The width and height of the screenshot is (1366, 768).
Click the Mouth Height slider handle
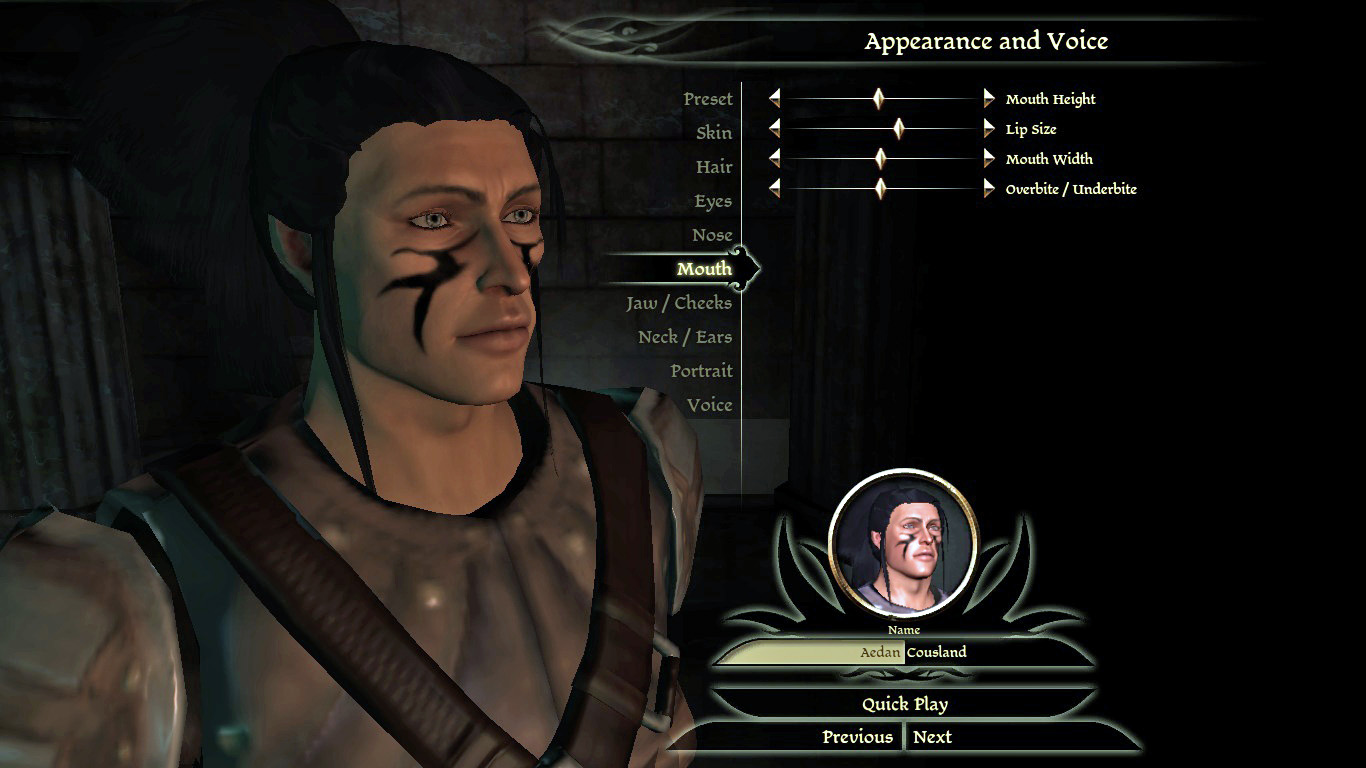pos(879,98)
